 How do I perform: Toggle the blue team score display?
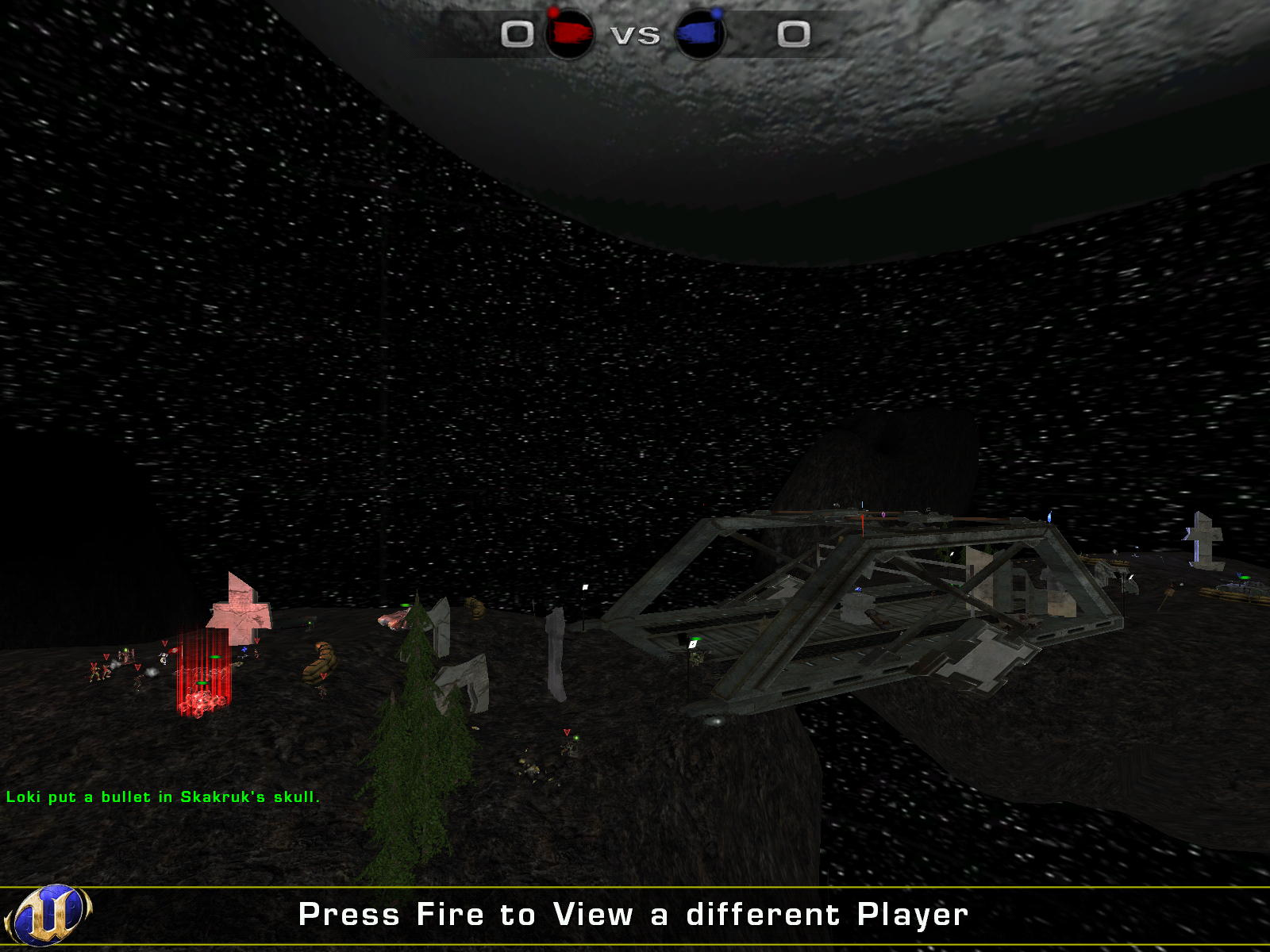pyautogui.click(x=794, y=32)
